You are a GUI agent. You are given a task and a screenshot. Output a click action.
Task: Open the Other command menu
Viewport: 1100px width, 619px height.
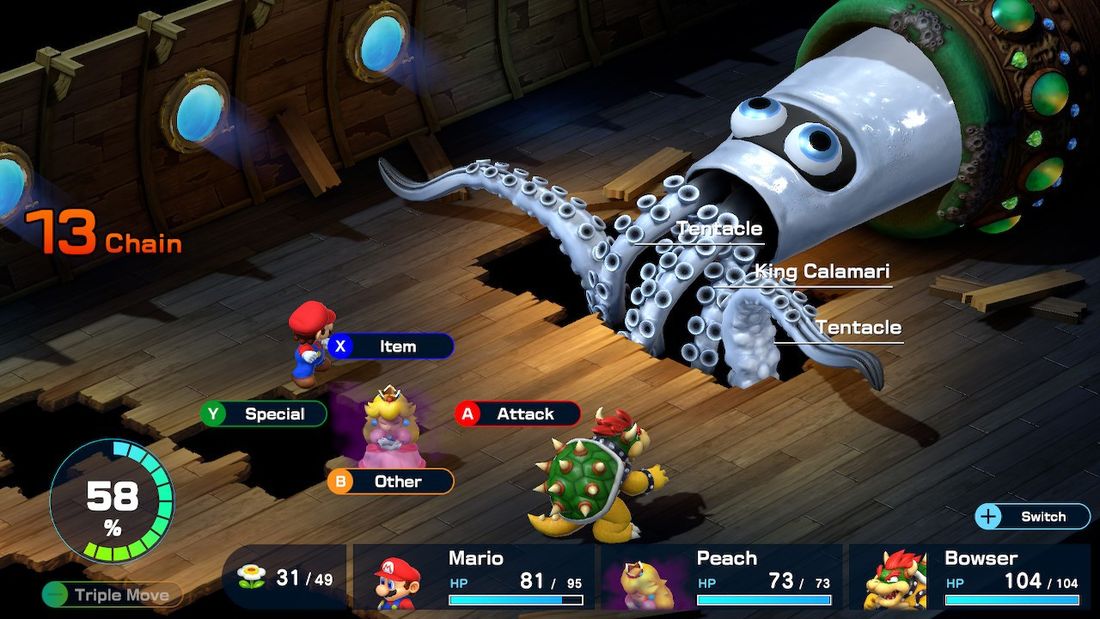(391, 482)
